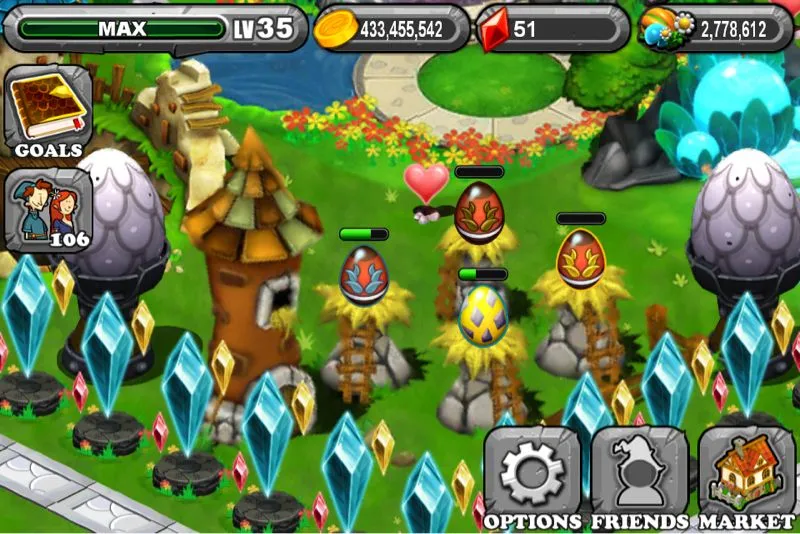Select the yellow diamond-patterned egg
Screen dimensions: 800x534
click(481, 314)
